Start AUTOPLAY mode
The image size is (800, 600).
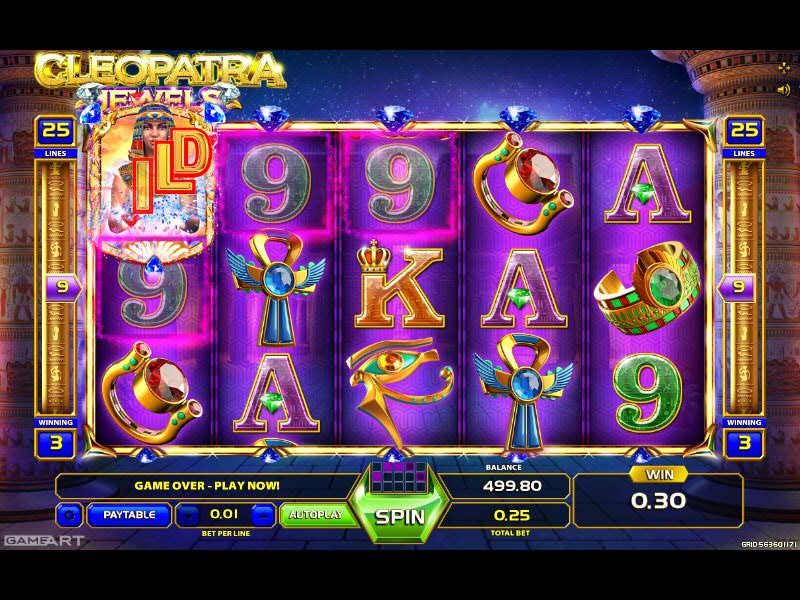[315, 515]
